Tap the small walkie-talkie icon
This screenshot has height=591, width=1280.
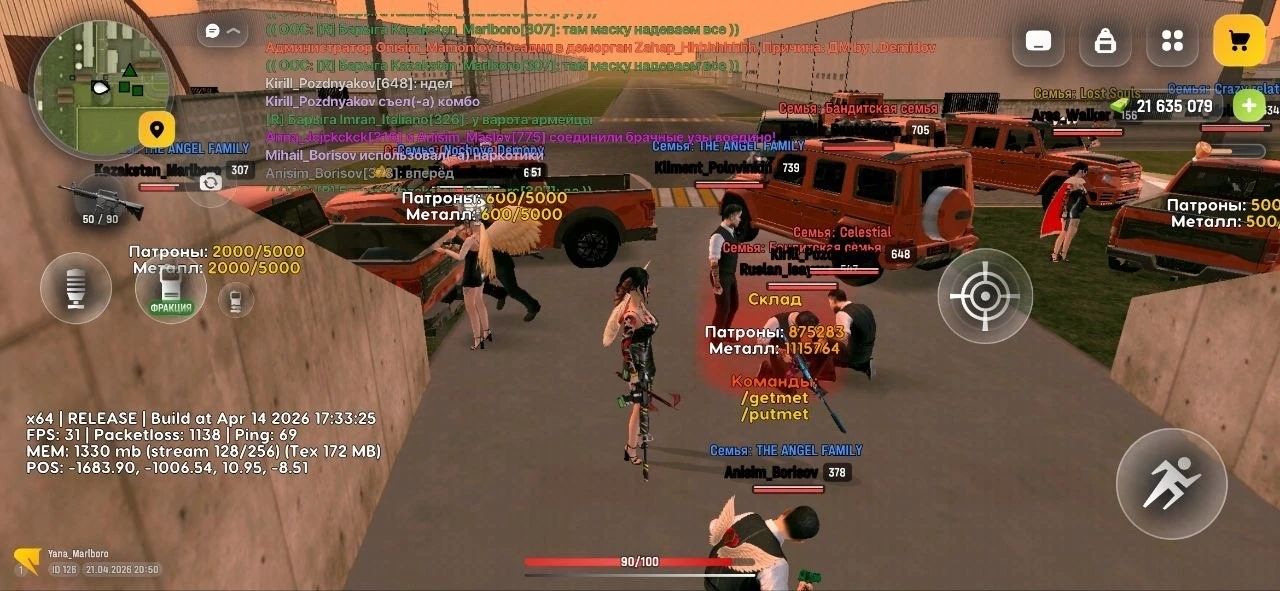coord(236,299)
